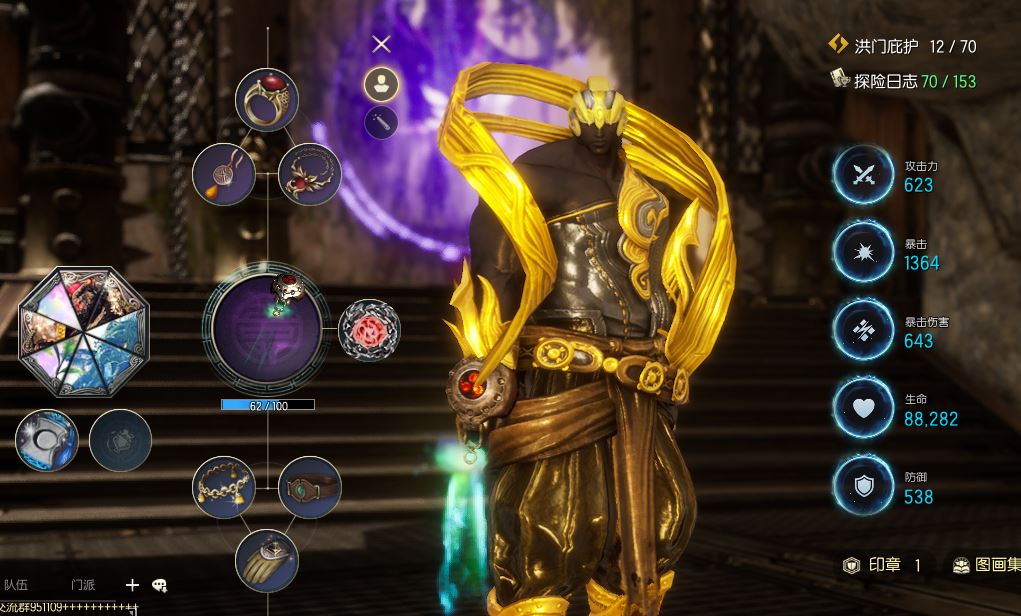
Task: Switch to the character portrait tab
Action: tap(381, 84)
